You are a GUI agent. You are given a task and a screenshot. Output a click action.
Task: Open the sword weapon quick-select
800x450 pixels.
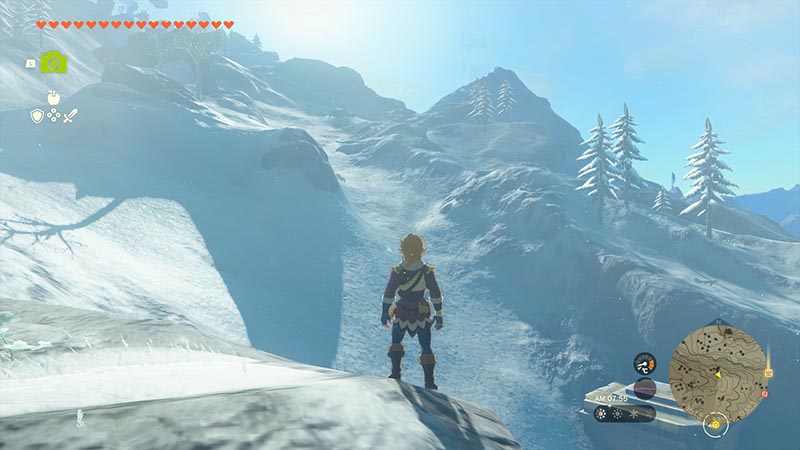[70, 116]
